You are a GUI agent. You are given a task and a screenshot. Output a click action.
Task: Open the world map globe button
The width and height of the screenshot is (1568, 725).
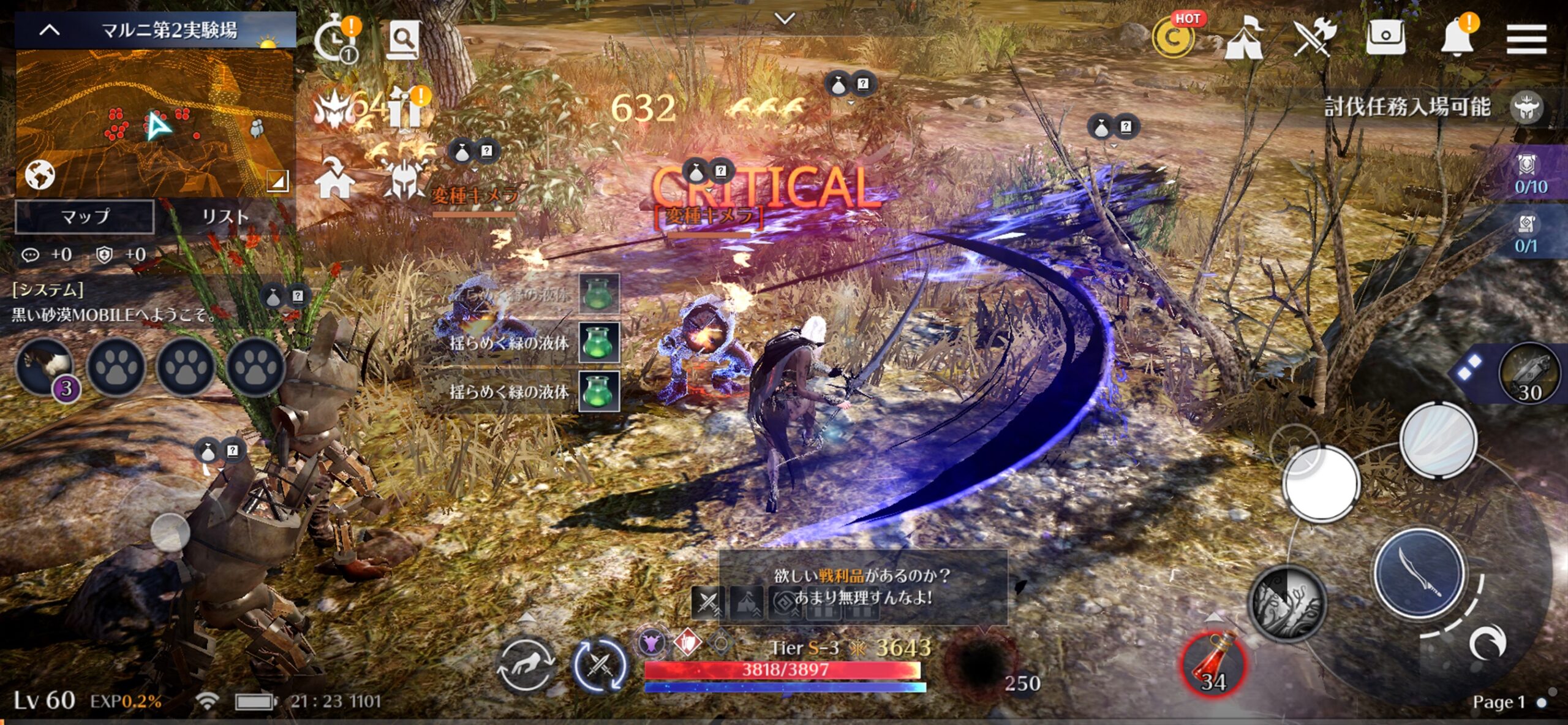point(40,175)
